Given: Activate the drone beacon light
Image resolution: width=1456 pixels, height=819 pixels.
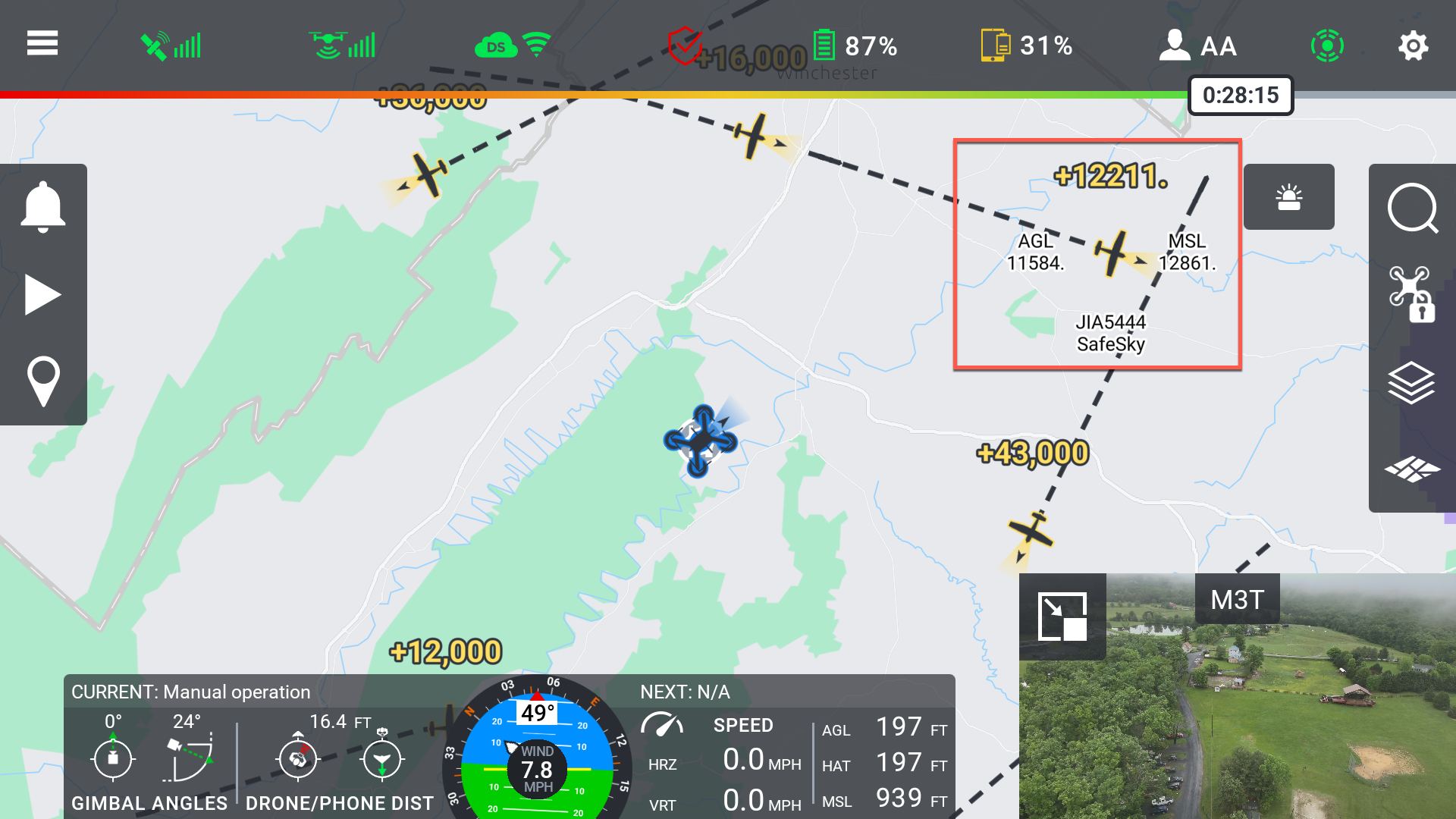Looking at the screenshot, I should click(1289, 197).
